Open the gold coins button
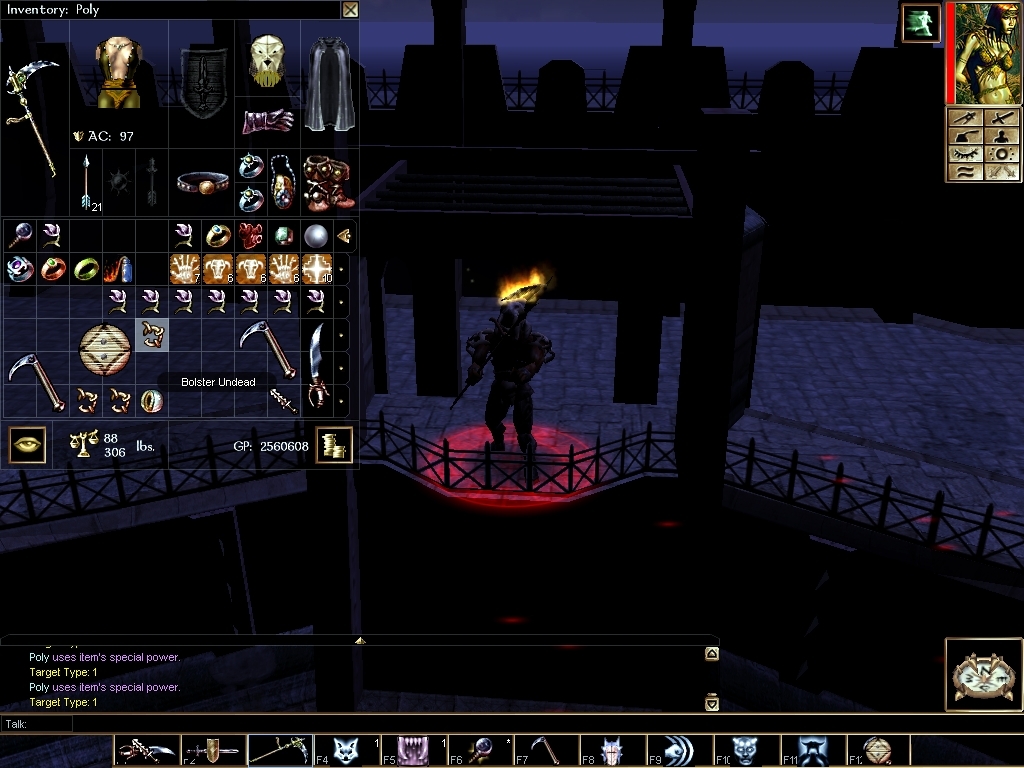Image resolution: width=1024 pixels, height=768 pixels. click(x=334, y=445)
